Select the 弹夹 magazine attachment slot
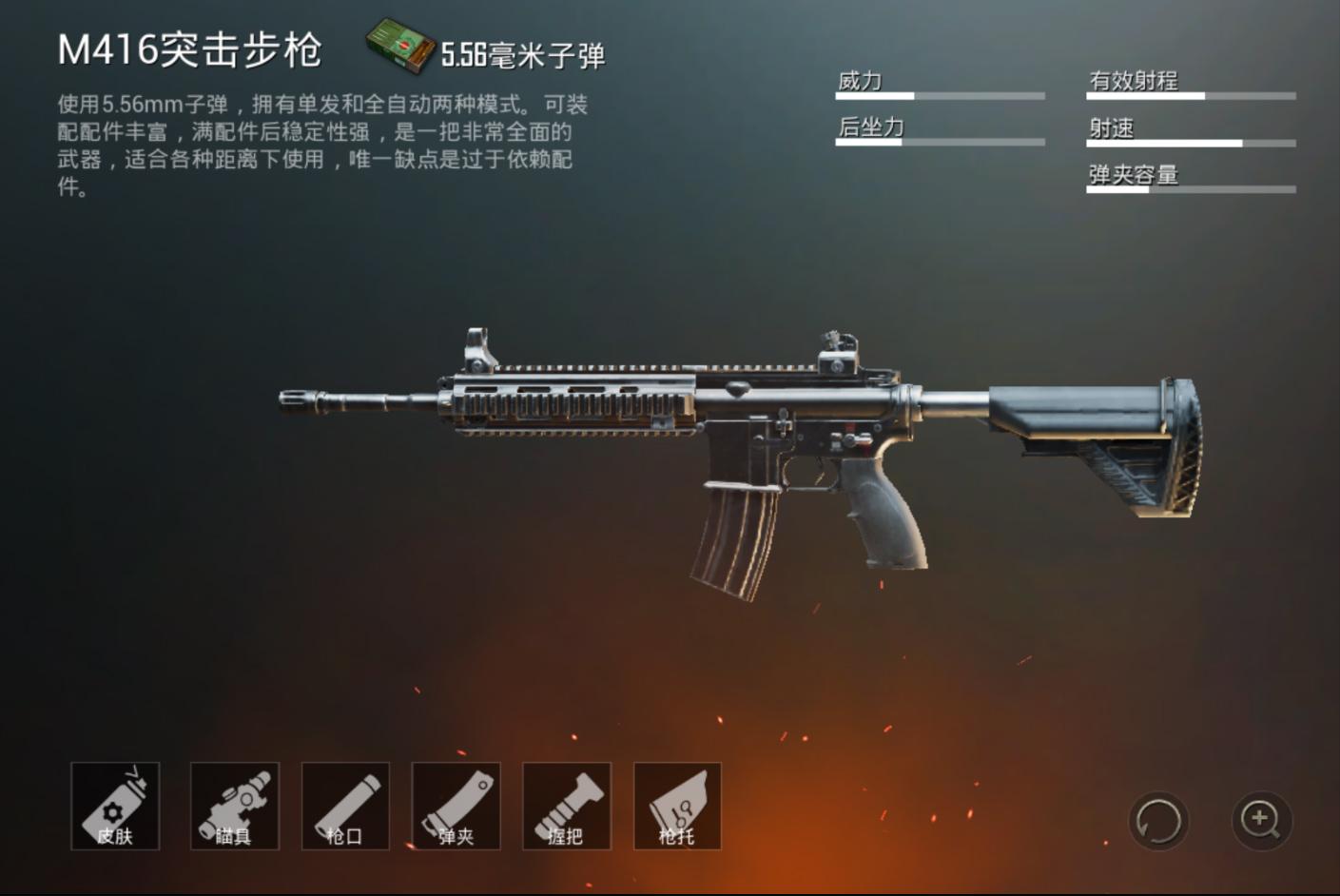Viewport: 1340px width, 896px height. pos(456,808)
